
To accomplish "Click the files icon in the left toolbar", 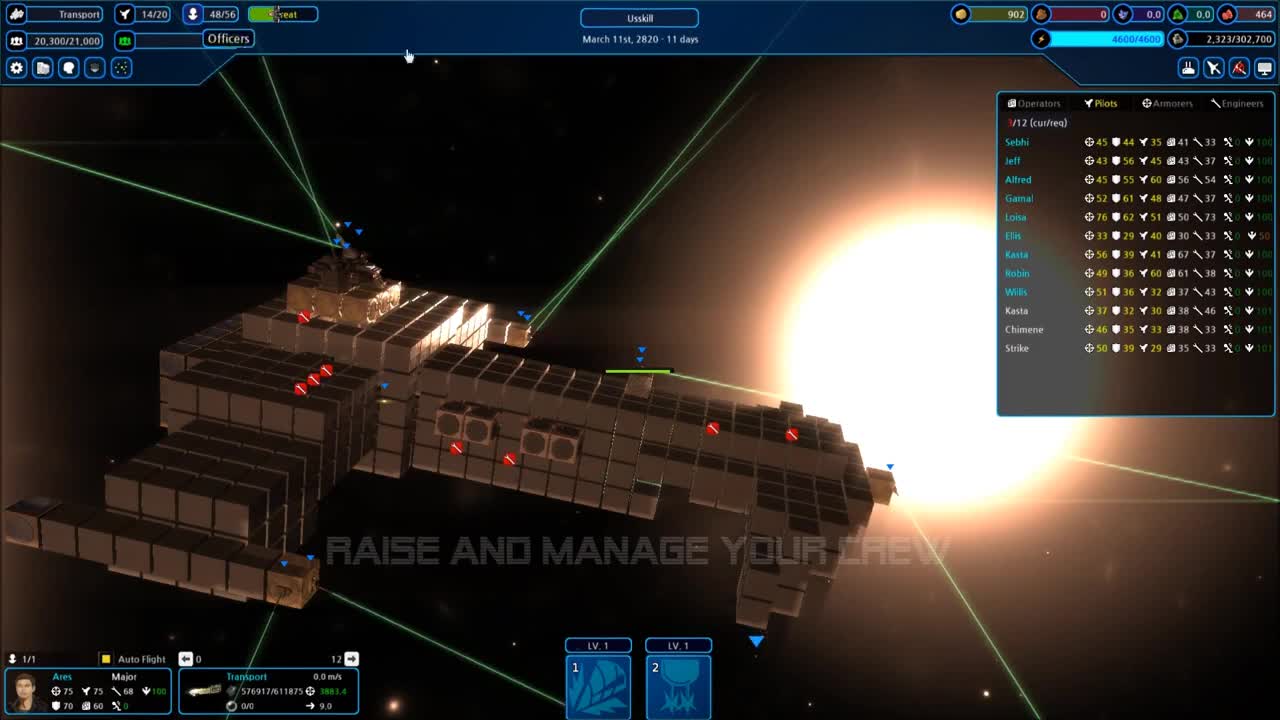I will pos(42,67).
